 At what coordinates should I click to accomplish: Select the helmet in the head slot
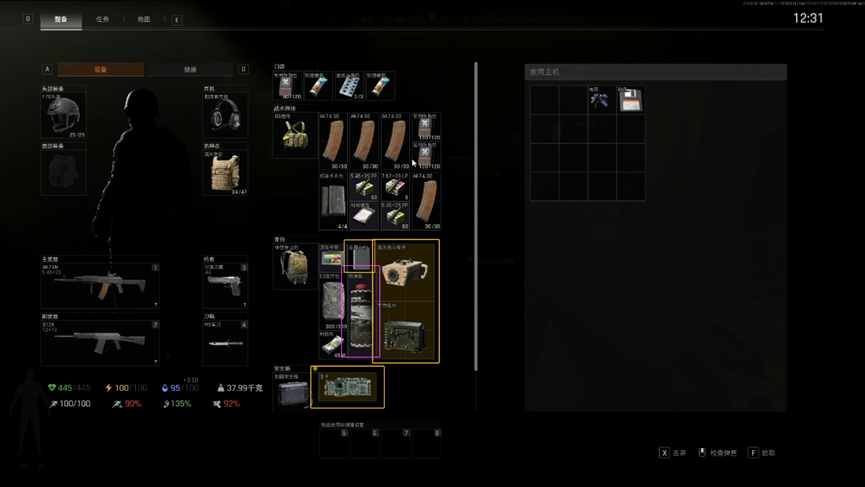tap(63, 113)
